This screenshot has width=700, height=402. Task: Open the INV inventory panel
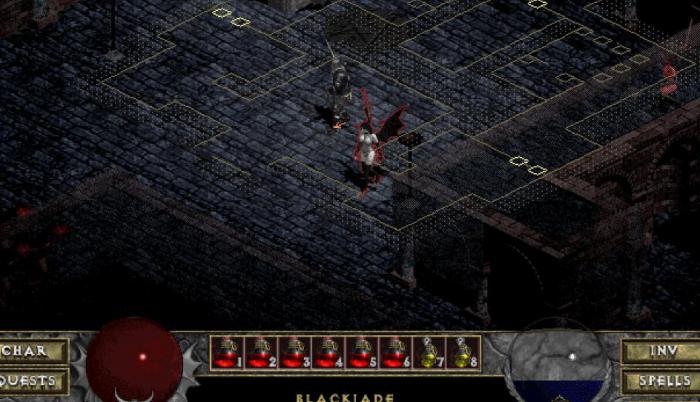tap(660, 351)
